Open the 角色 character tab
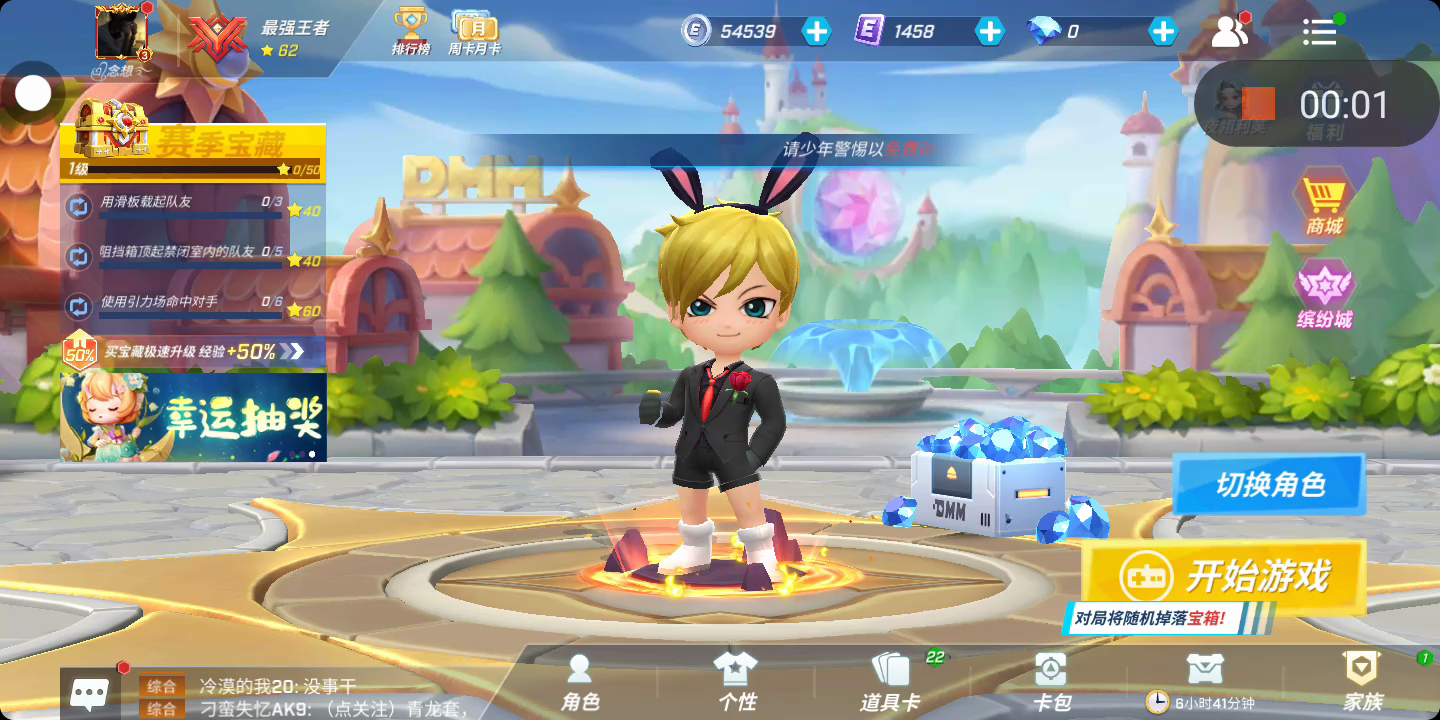 click(x=580, y=684)
